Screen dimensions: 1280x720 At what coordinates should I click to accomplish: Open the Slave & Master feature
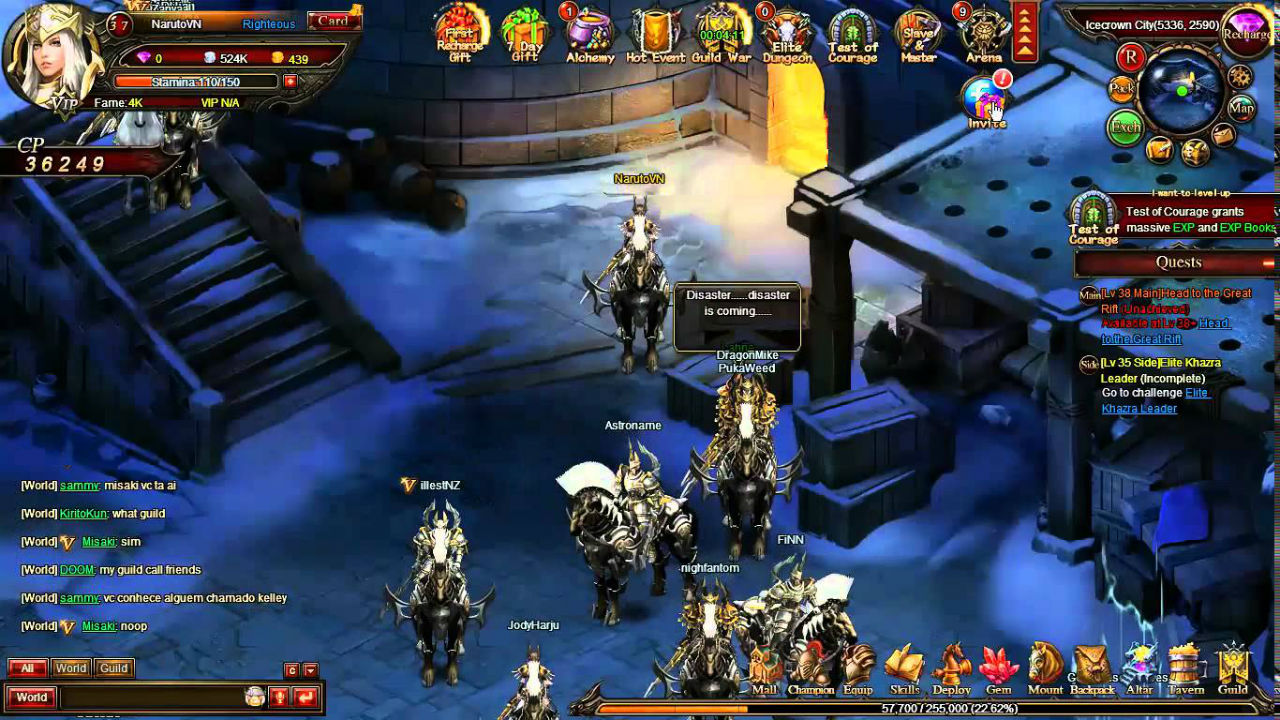click(918, 33)
